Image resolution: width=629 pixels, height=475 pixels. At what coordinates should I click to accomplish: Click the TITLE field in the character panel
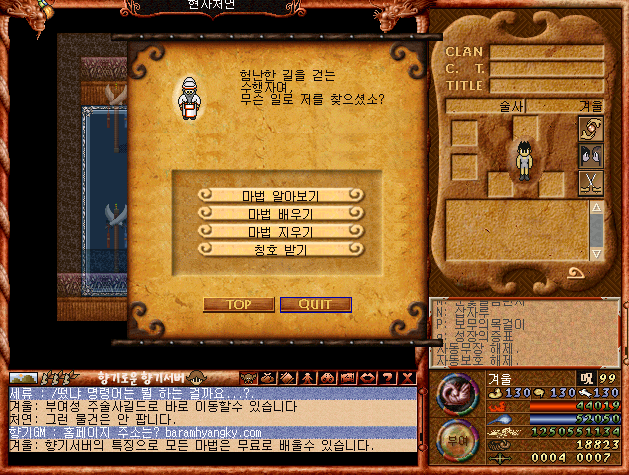[x=546, y=86]
